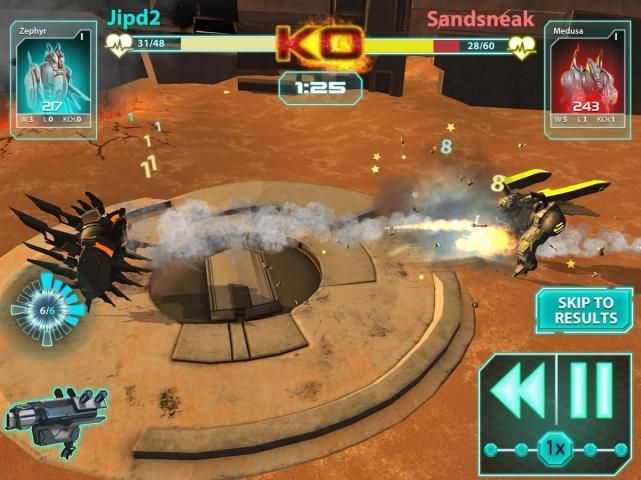Skip to Results of the battle
The image size is (641, 480).
point(584,310)
